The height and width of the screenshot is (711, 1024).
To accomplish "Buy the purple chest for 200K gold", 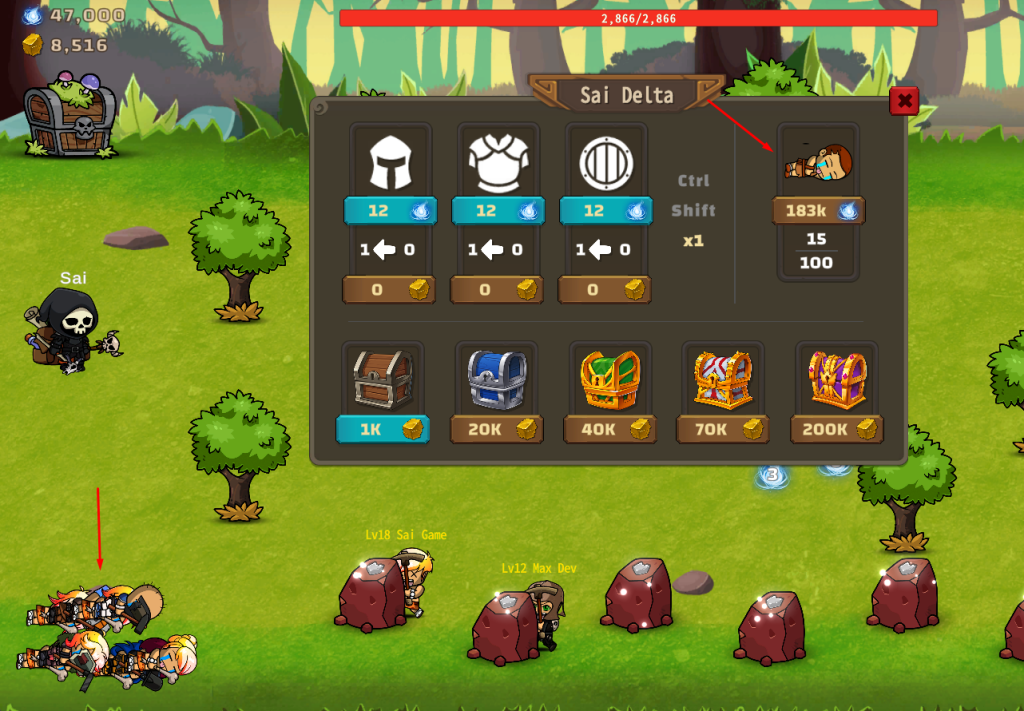I will coord(837,429).
